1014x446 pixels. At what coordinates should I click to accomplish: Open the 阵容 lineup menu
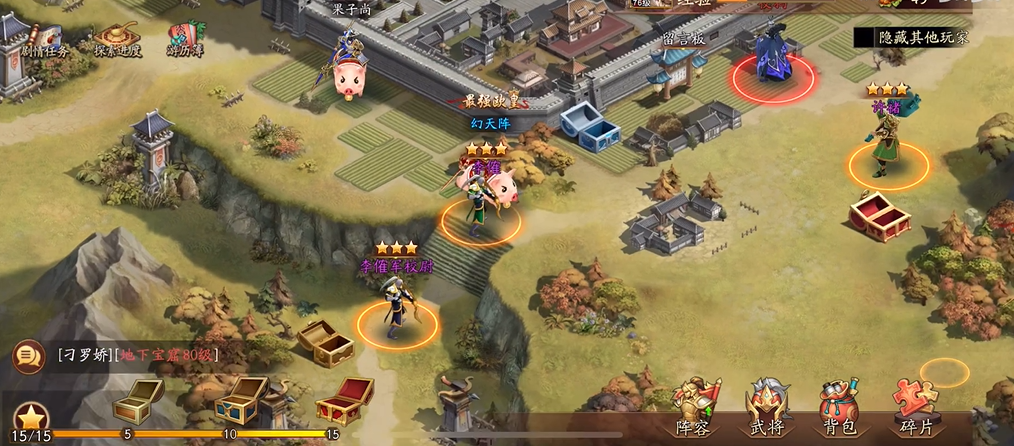697,408
